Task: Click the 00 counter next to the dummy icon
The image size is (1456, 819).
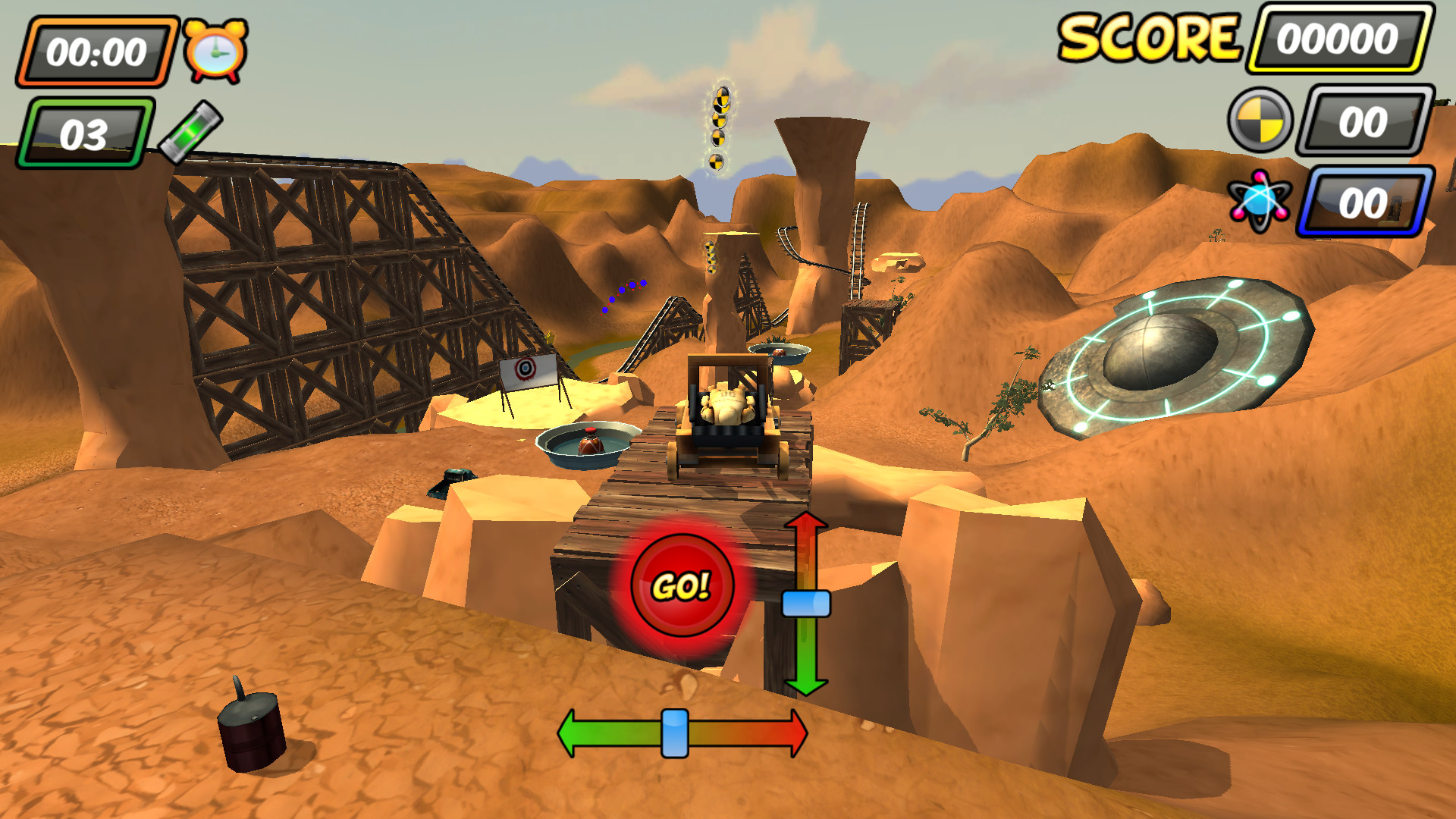Action: (1365, 121)
